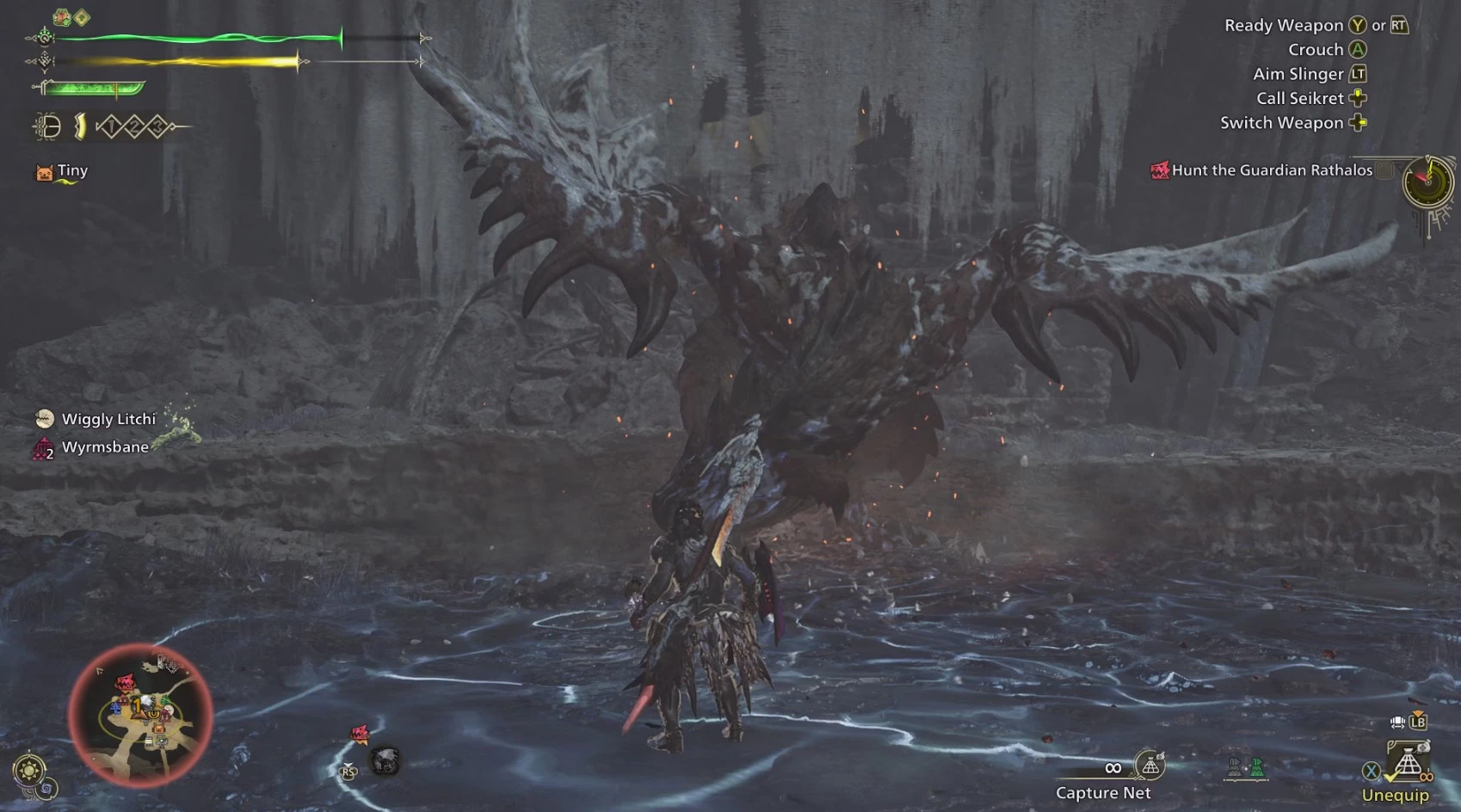Select the Wyrmsbane pickup entry

(x=104, y=447)
